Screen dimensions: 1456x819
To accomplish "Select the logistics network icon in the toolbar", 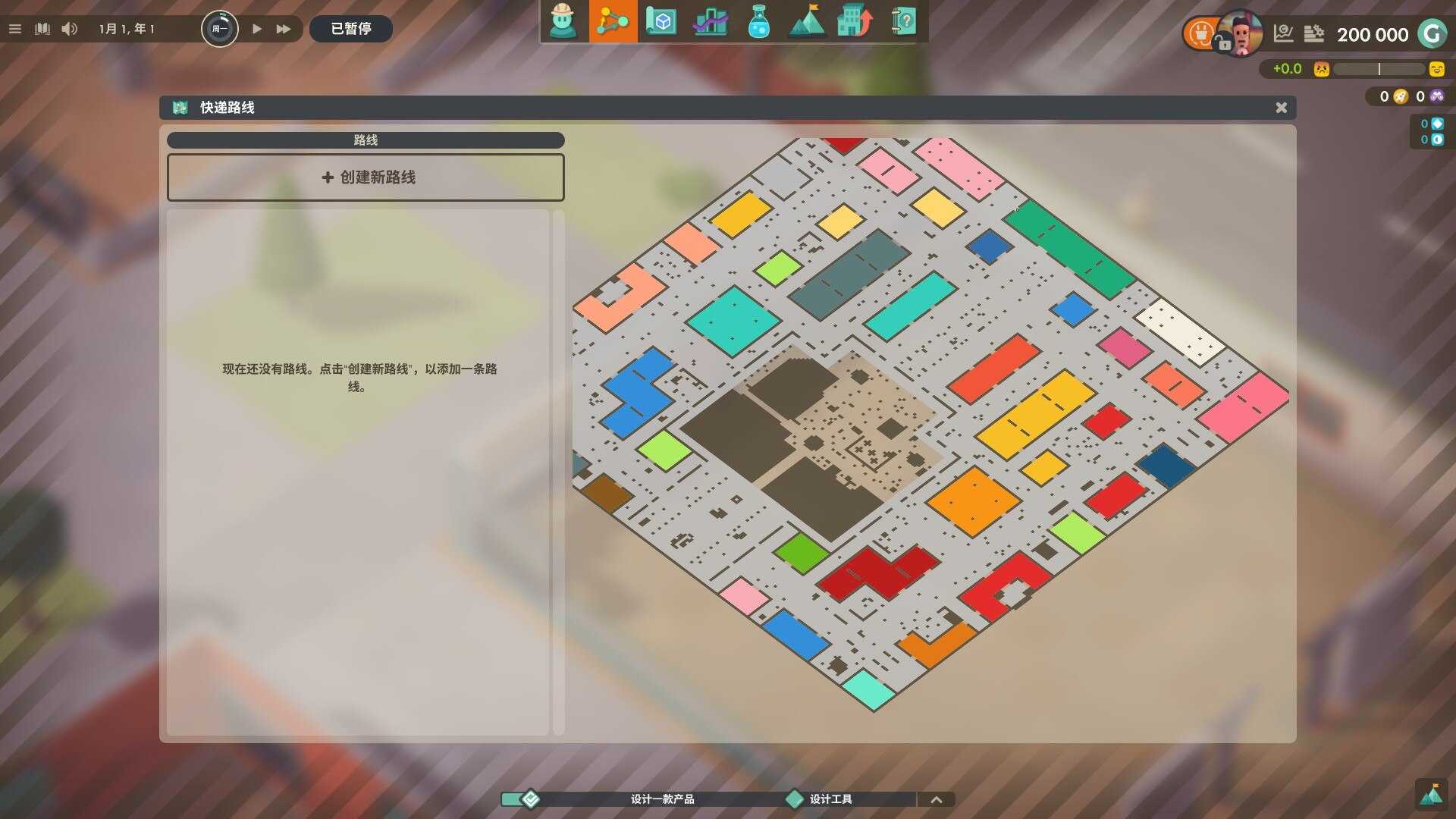I will pyautogui.click(x=613, y=22).
